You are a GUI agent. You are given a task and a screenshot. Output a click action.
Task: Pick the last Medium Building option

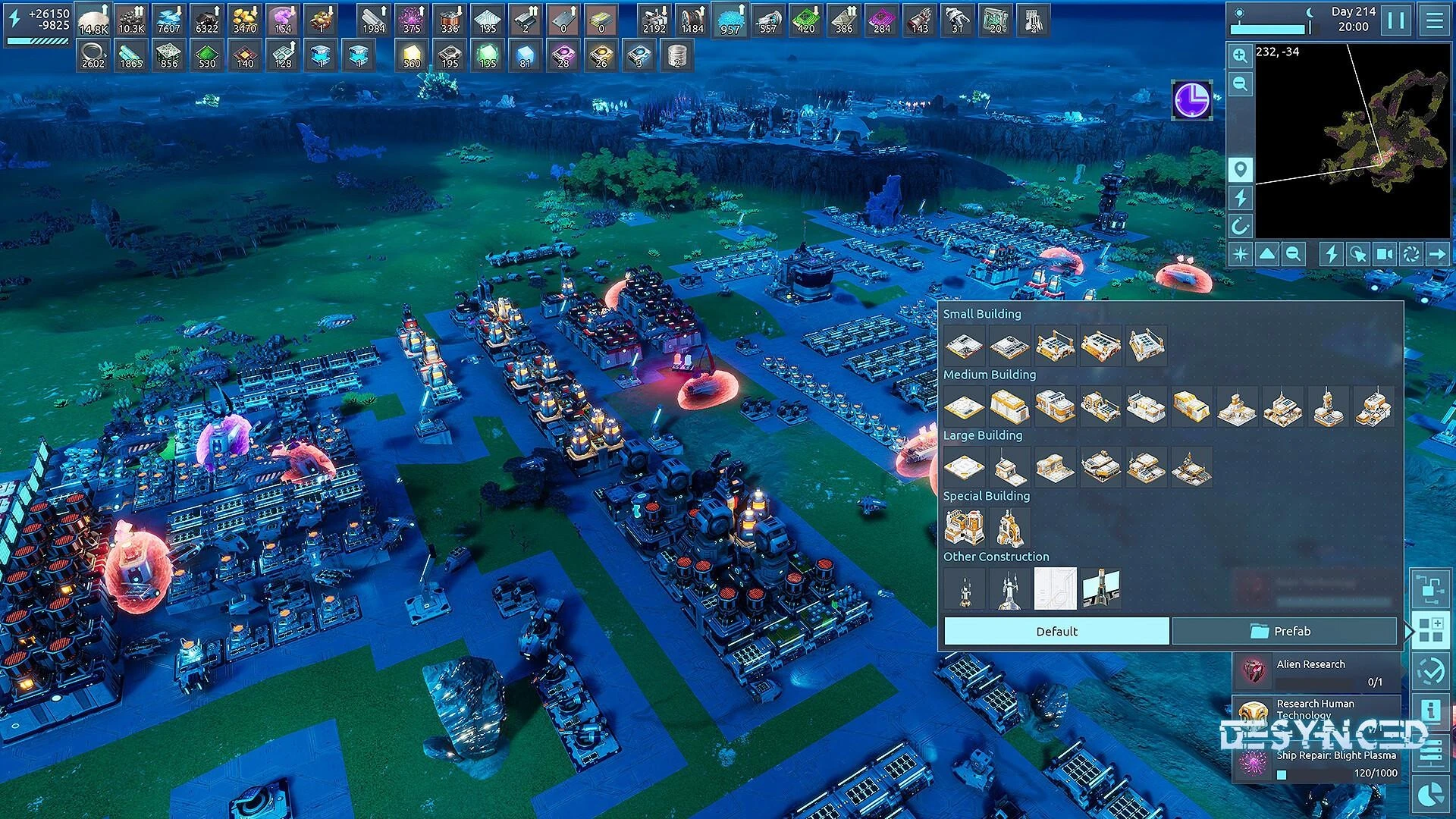coord(1373,406)
